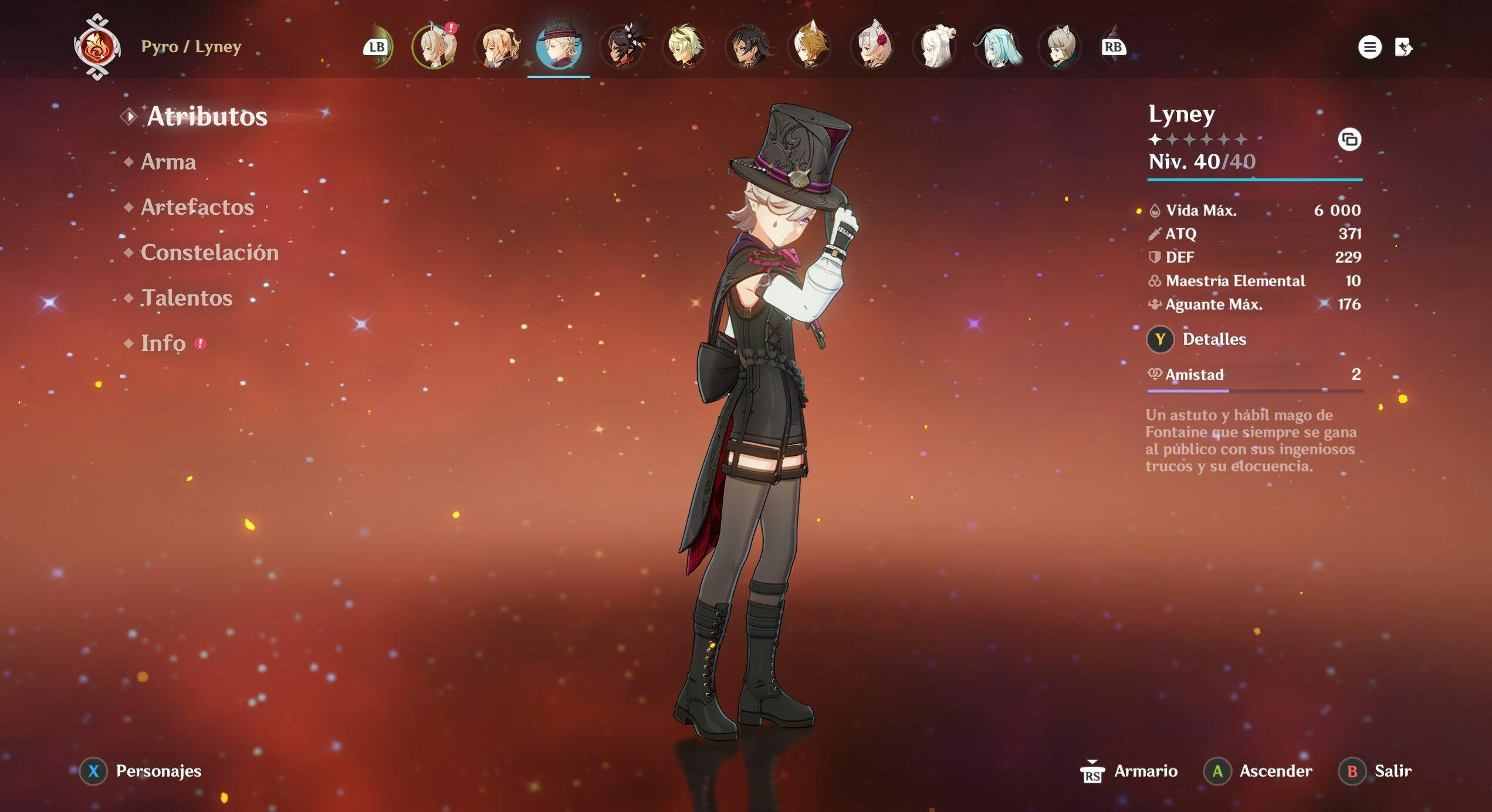Open the Arma menu entry

pos(168,162)
